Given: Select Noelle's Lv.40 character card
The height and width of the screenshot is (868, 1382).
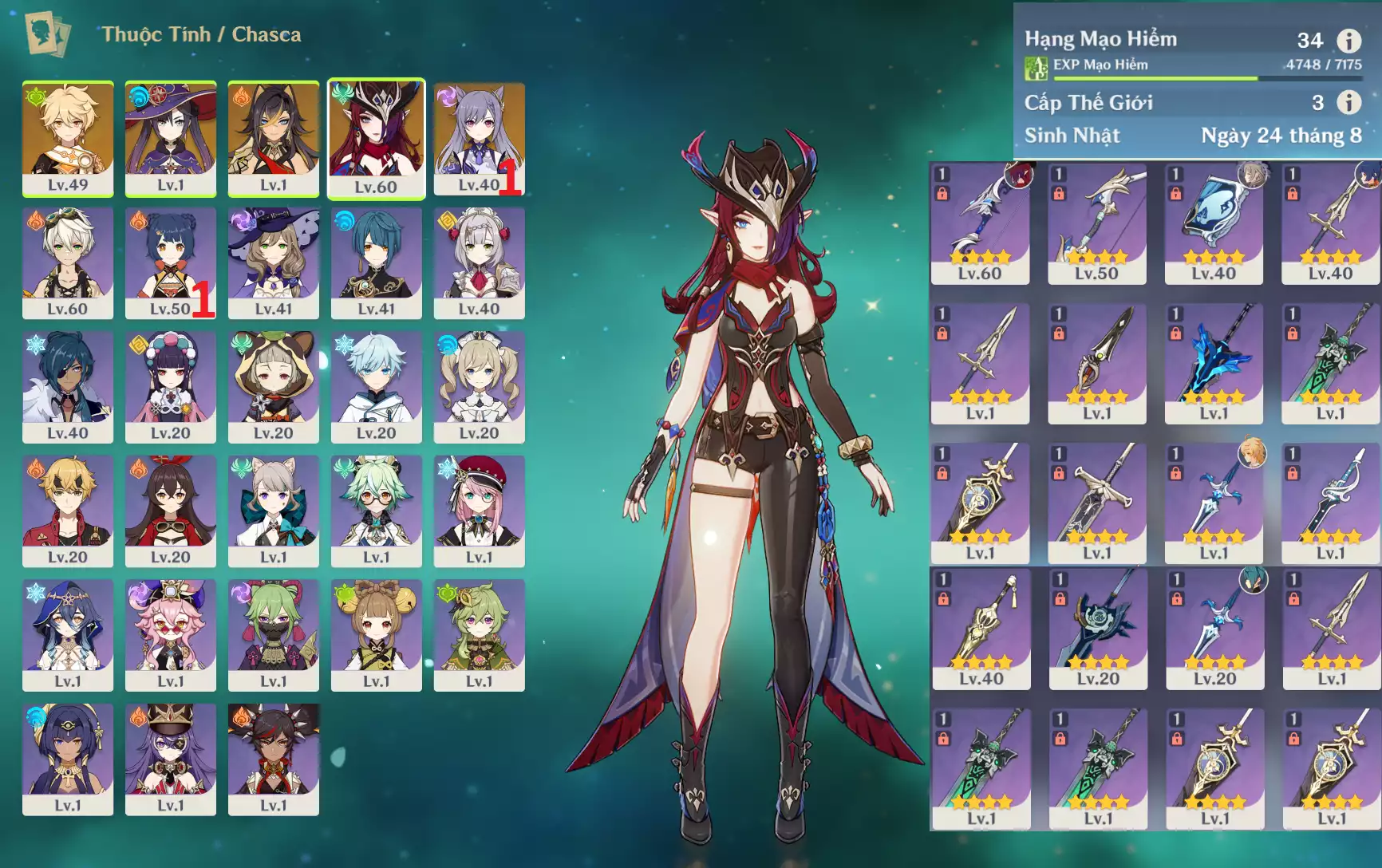Looking at the screenshot, I should (x=479, y=262).
